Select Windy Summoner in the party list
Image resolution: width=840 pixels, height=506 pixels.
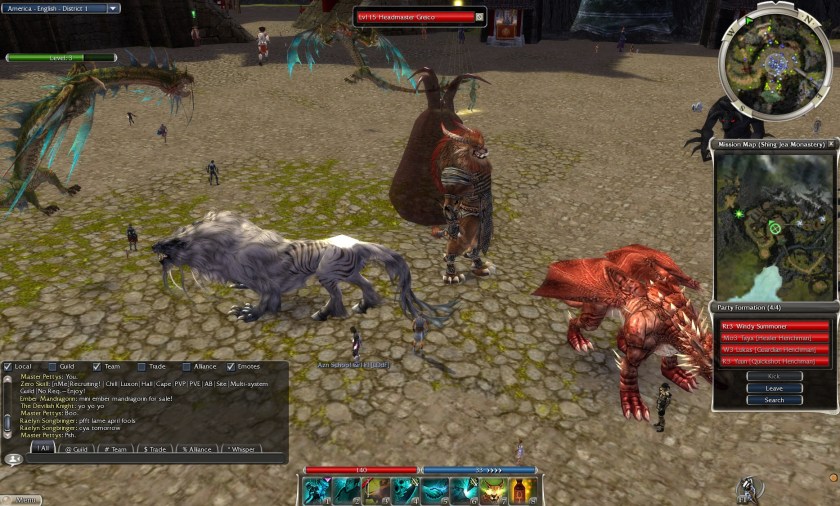pos(774,326)
